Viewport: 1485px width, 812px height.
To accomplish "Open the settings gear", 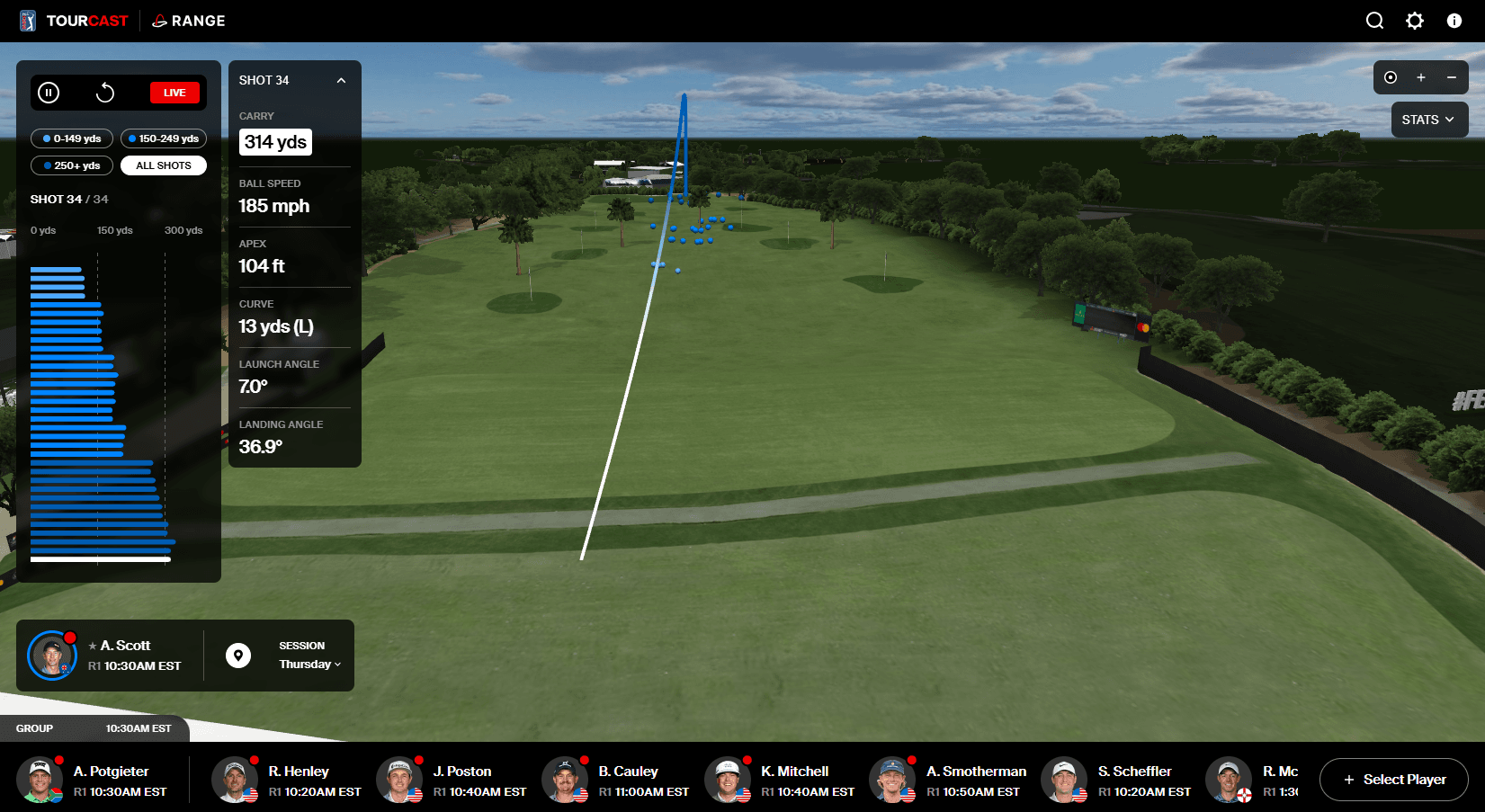I will pos(1415,20).
